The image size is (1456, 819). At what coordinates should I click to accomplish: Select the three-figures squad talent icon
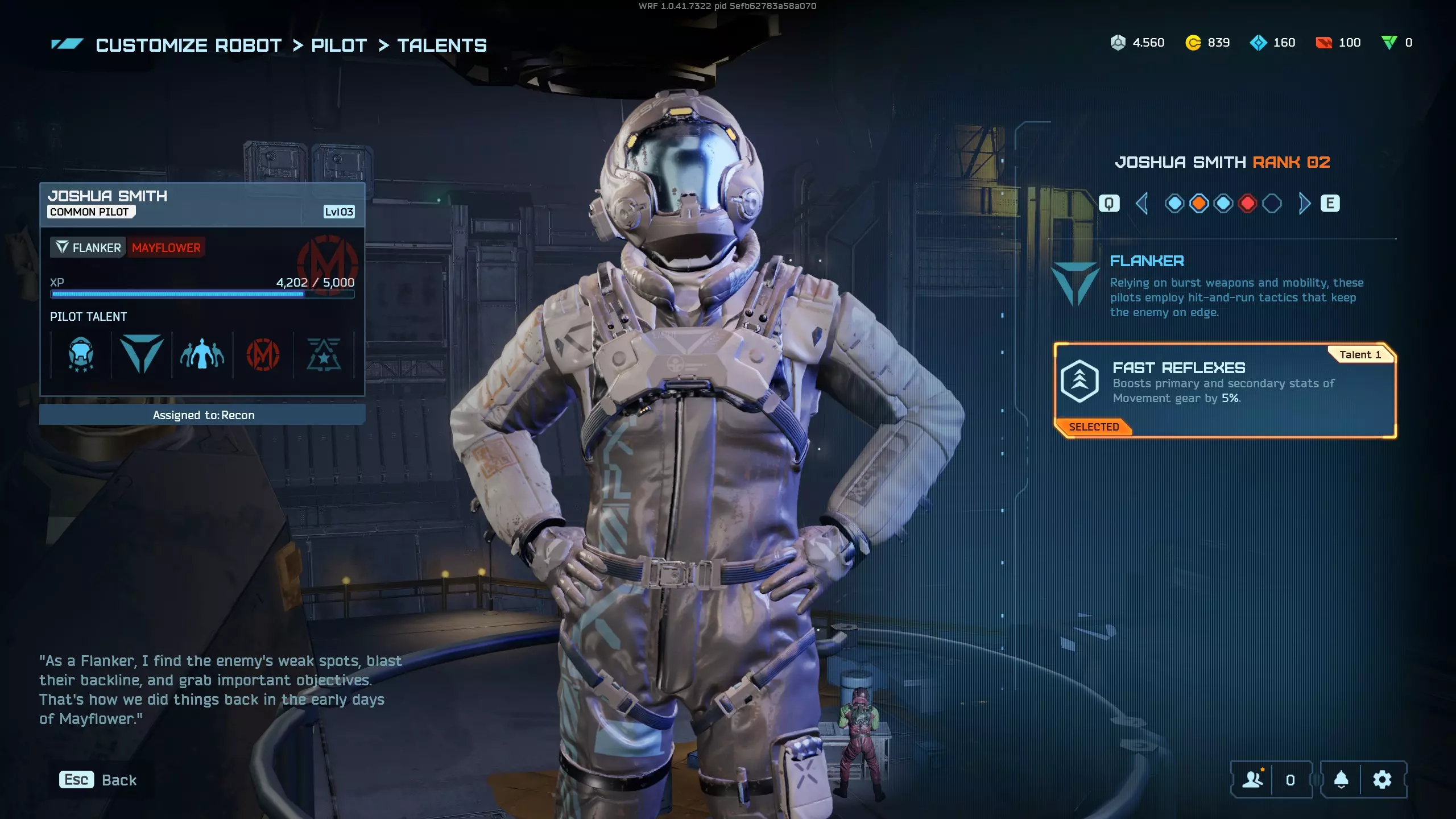(202, 355)
